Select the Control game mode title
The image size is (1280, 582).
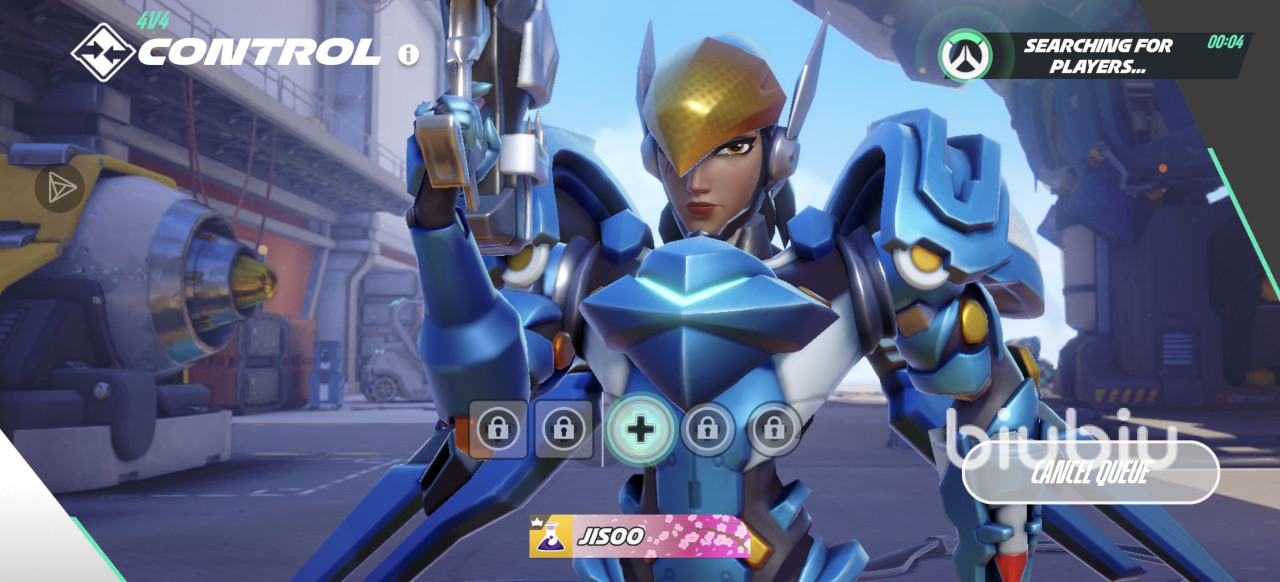point(258,52)
